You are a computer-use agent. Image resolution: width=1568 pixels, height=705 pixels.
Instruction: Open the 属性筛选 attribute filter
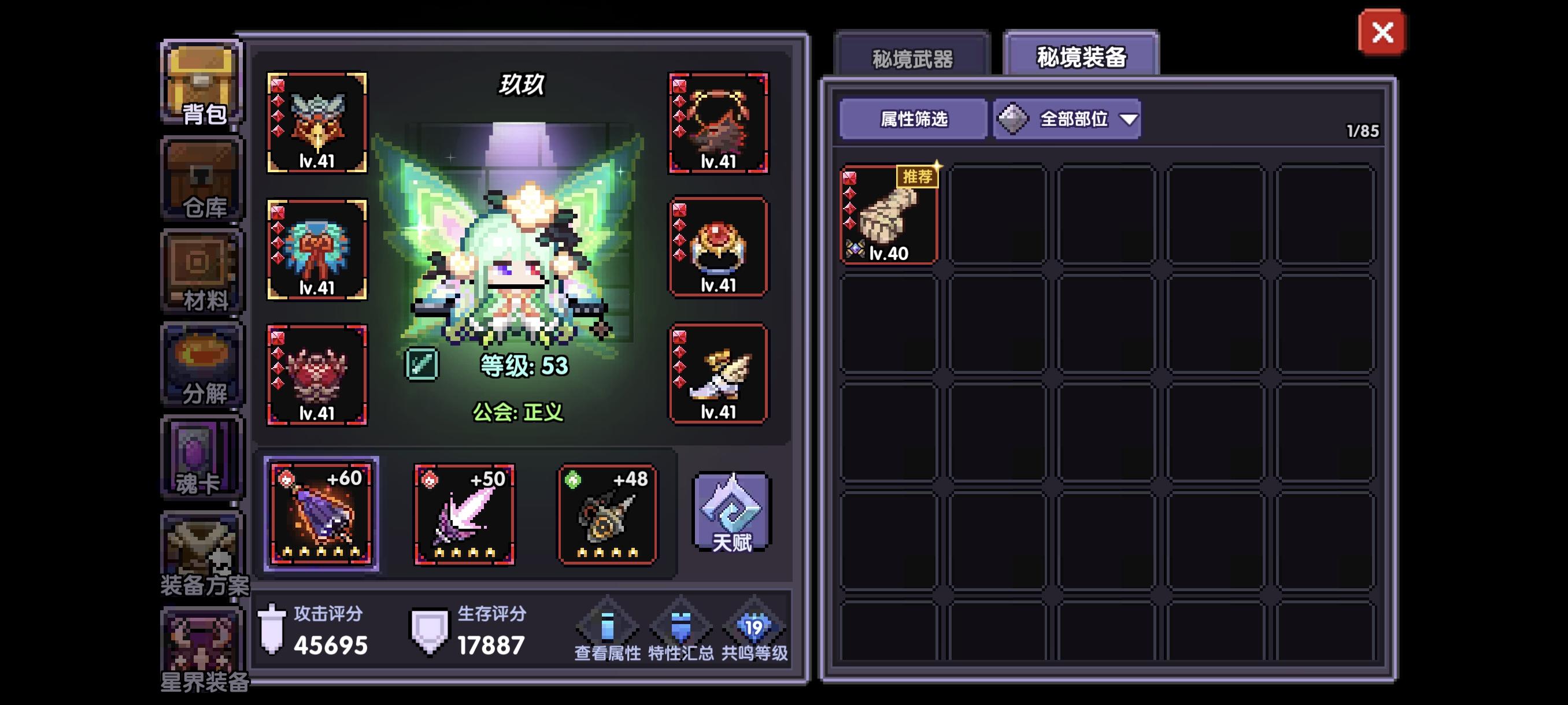click(912, 120)
